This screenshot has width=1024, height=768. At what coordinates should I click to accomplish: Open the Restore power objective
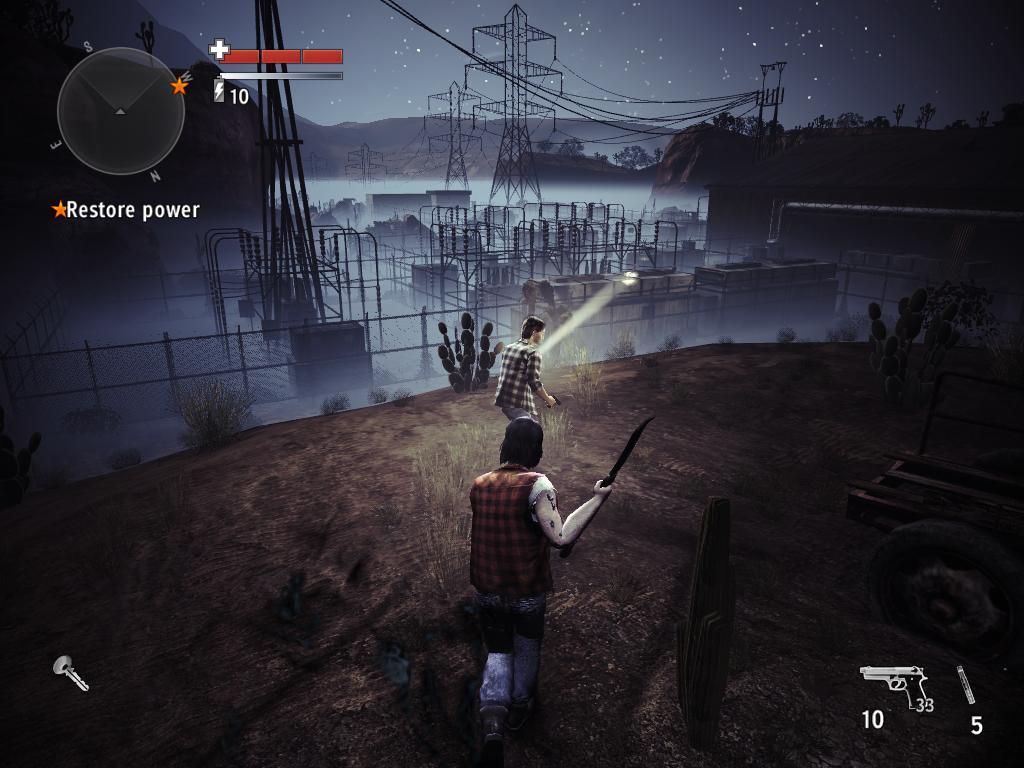(x=127, y=210)
